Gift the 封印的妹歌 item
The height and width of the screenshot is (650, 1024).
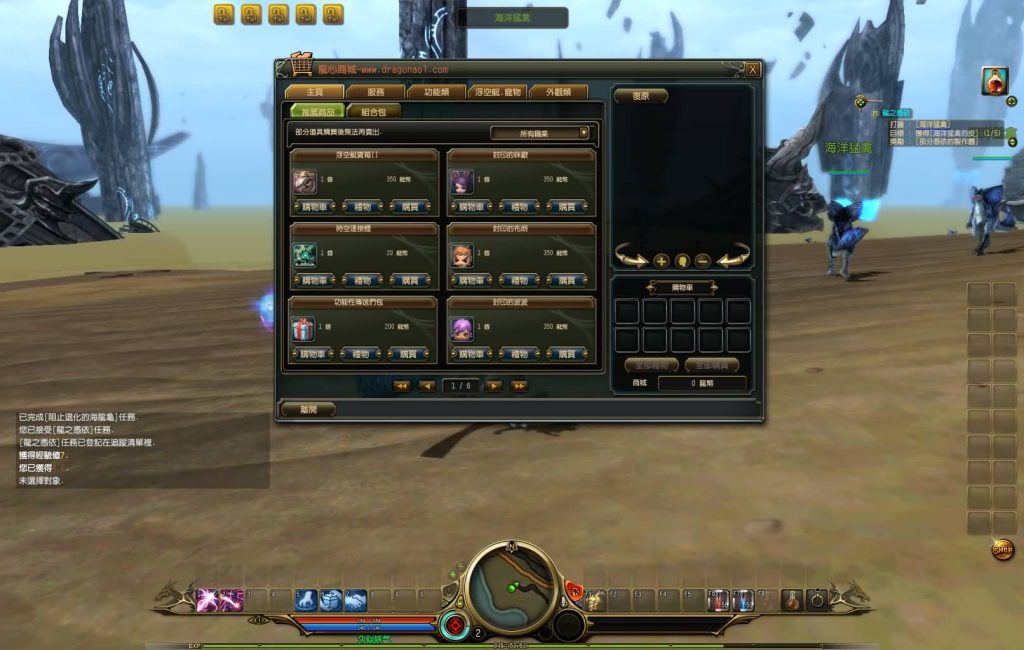(519, 207)
